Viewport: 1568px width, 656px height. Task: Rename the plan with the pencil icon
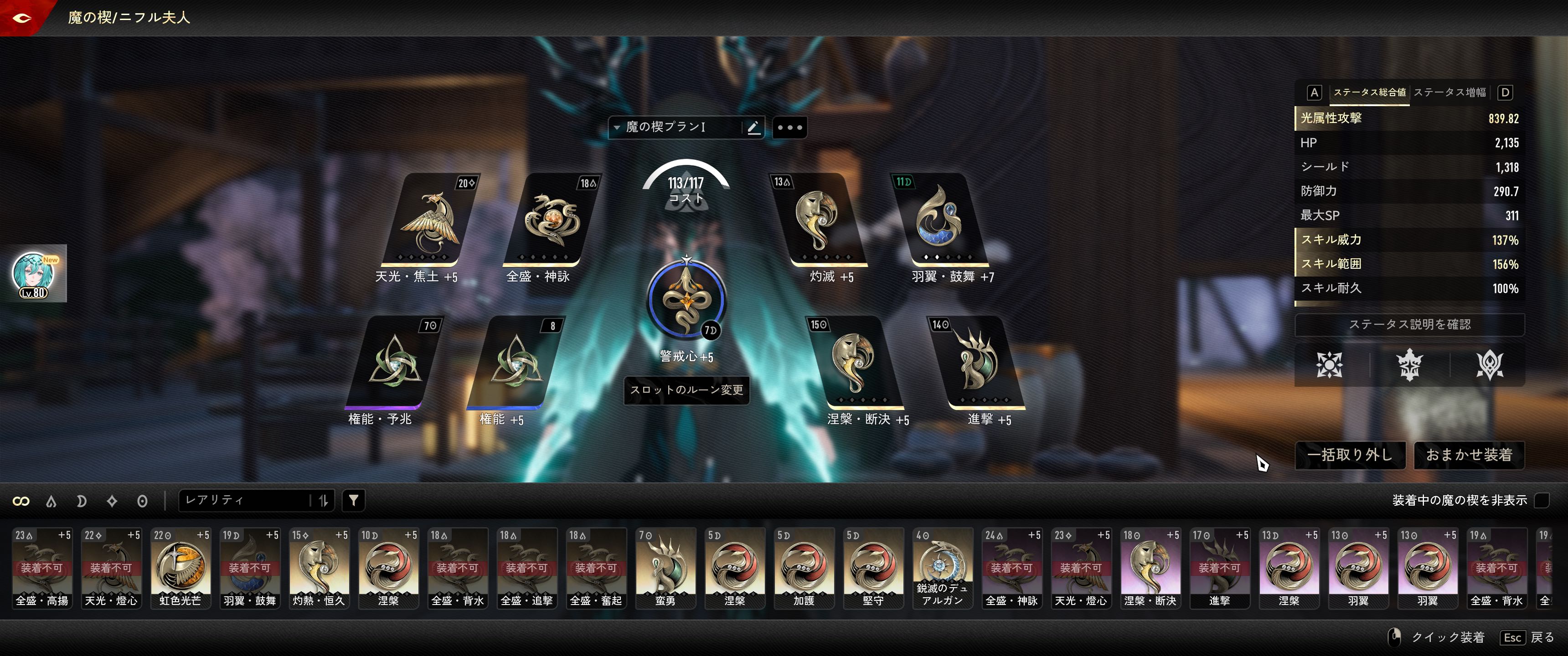(x=753, y=127)
